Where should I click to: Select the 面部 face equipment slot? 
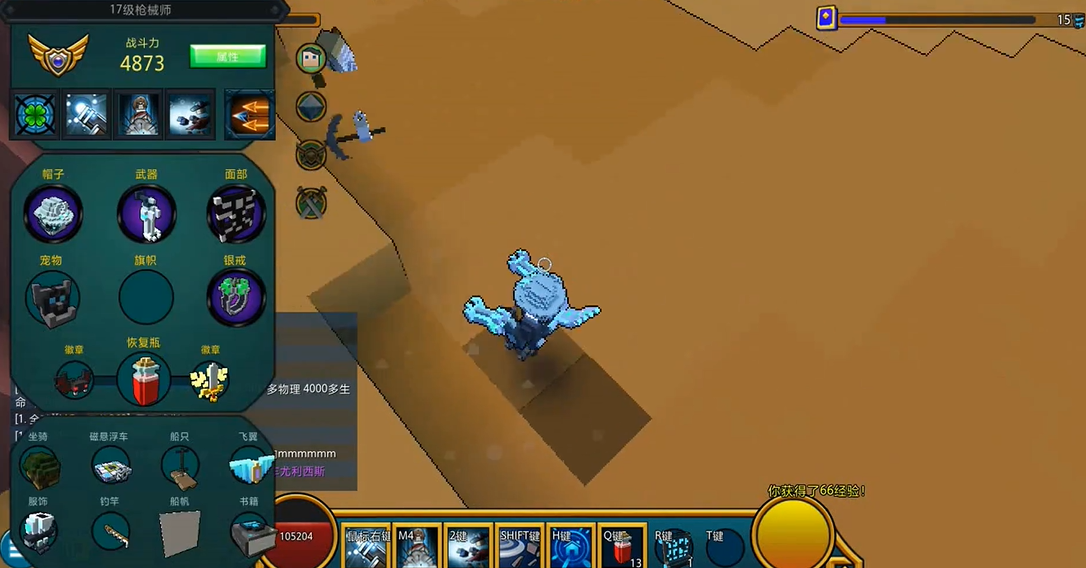pos(236,214)
